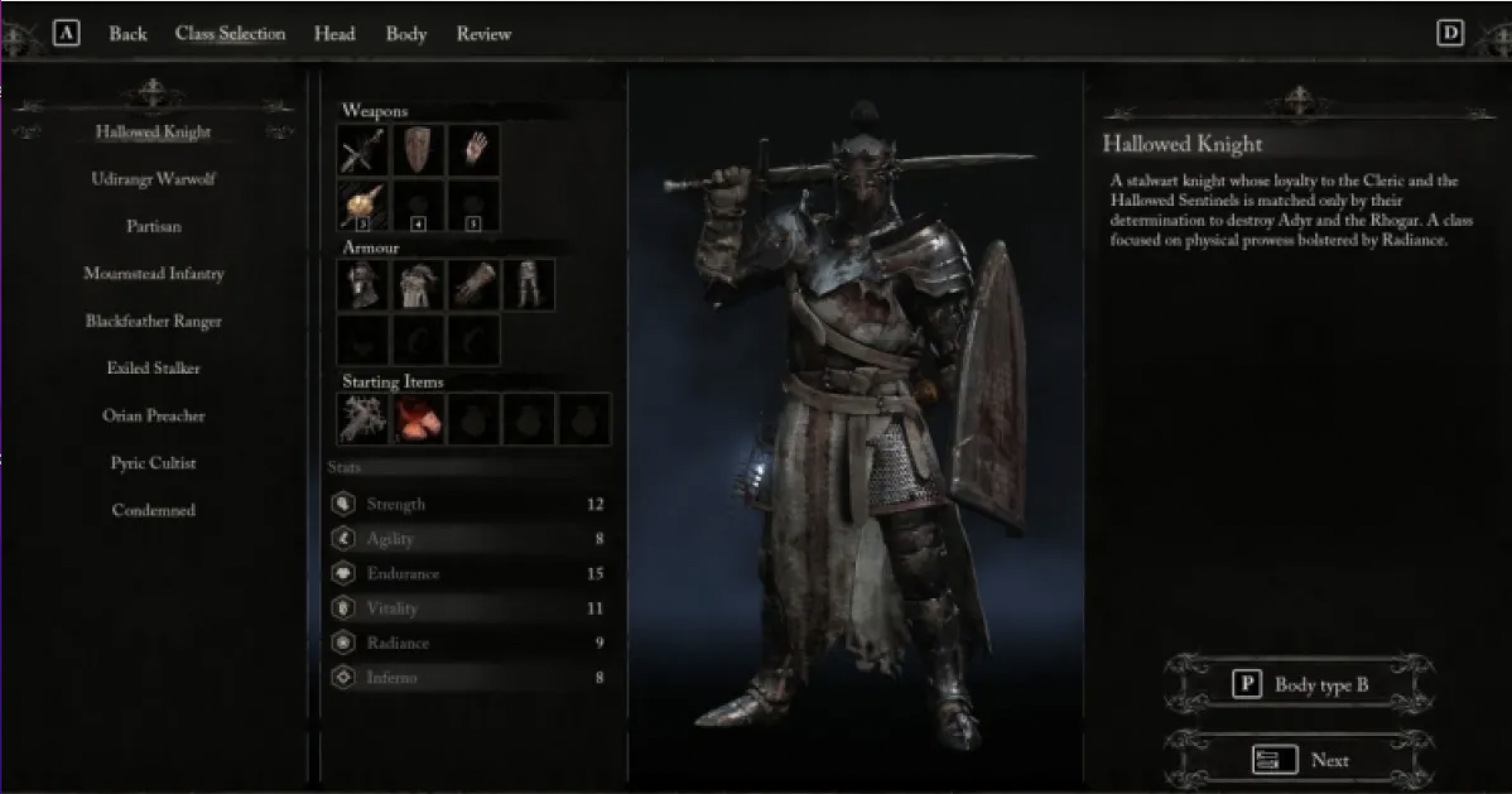1512x794 pixels.
Task: Click the Inferno stat icon
Action: click(x=344, y=677)
